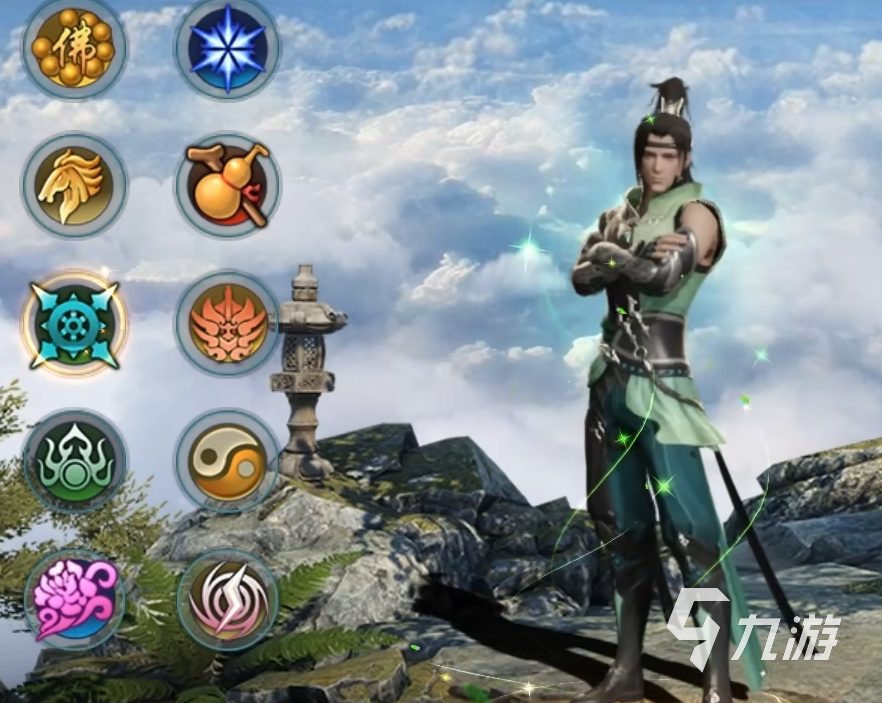The width and height of the screenshot is (882, 703).
Task: Choose the orange demon mask class icon
Action: pyautogui.click(x=227, y=323)
